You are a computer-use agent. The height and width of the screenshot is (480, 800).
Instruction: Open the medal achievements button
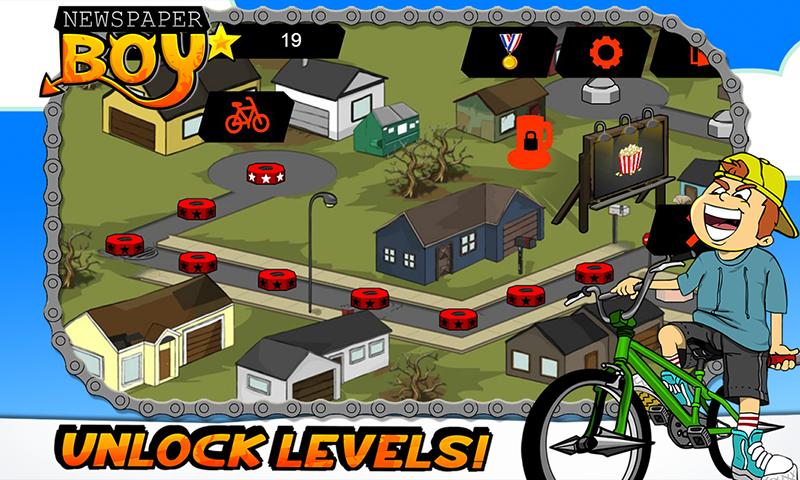click(x=510, y=51)
